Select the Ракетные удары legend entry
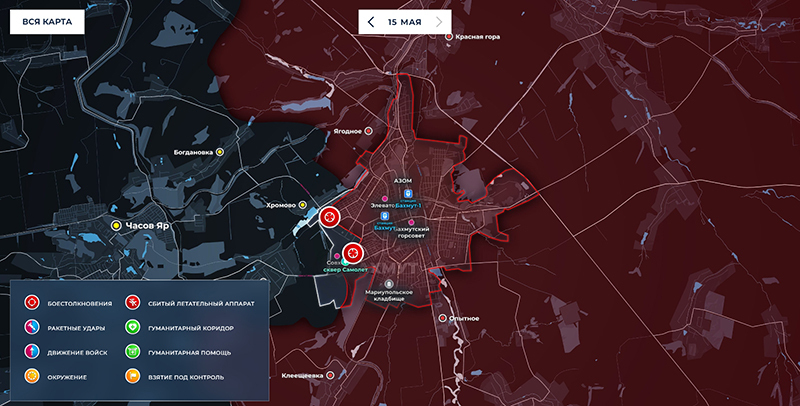 [33, 327]
